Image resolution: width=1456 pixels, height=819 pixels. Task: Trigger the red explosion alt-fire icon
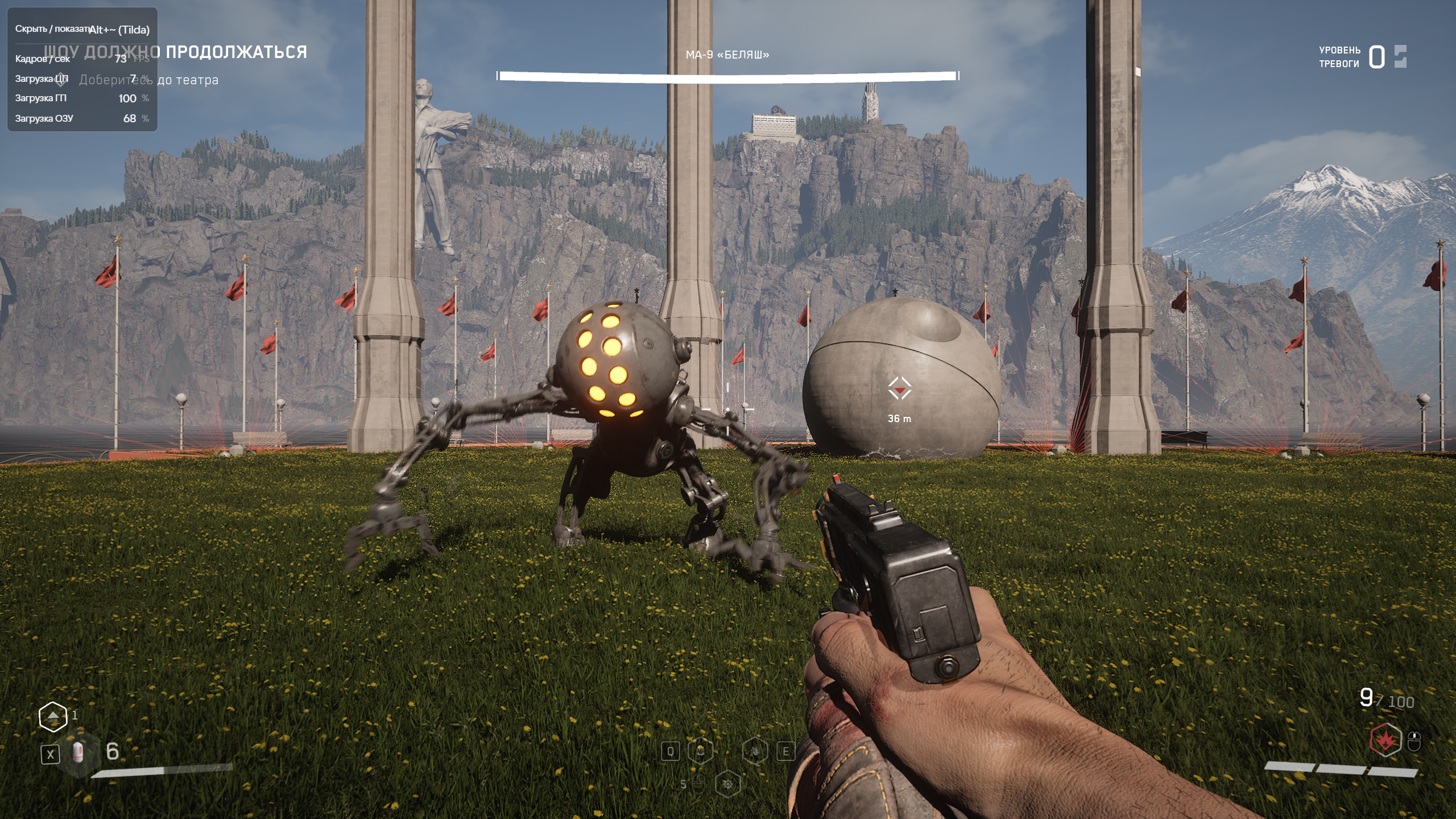[1385, 740]
